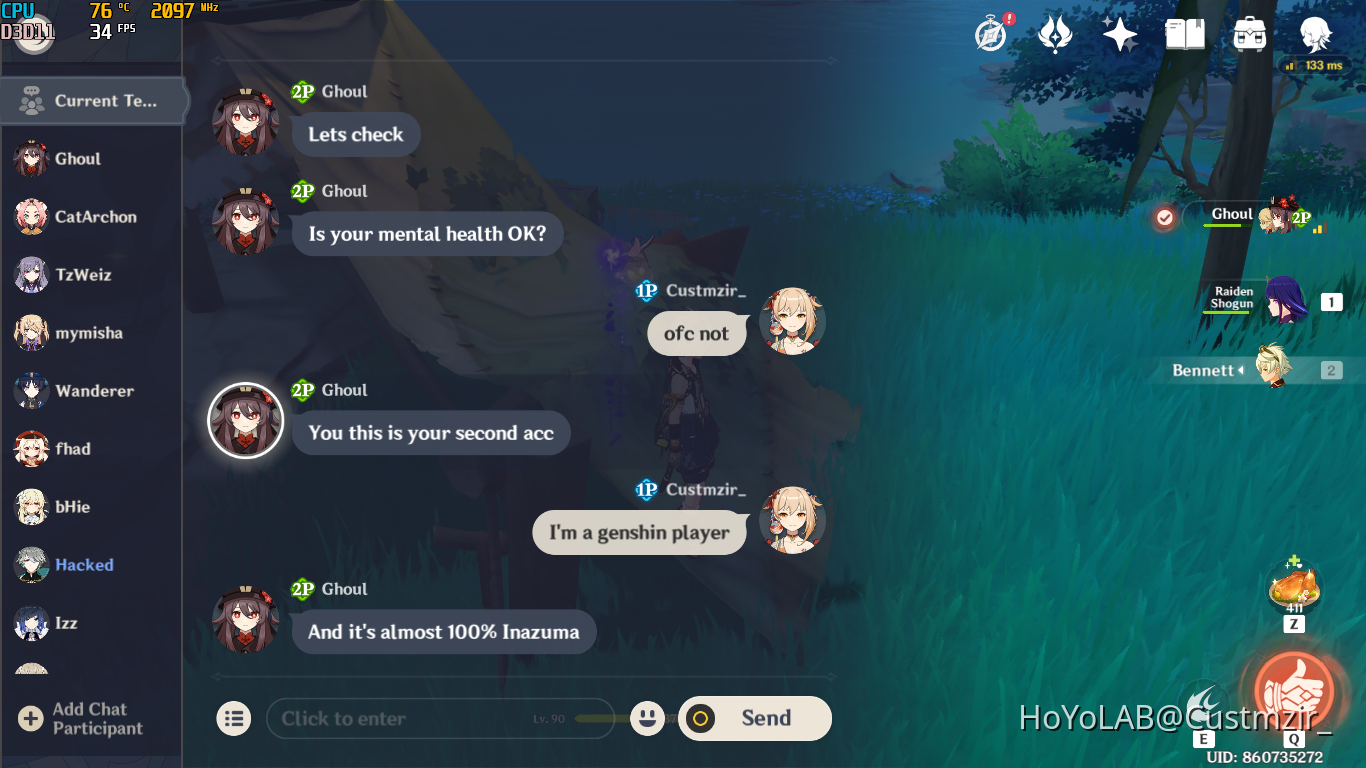Open the Adventurer Handbook book icon
1366x768 pixels.
pyautogui.click(x=1184, y=33)
